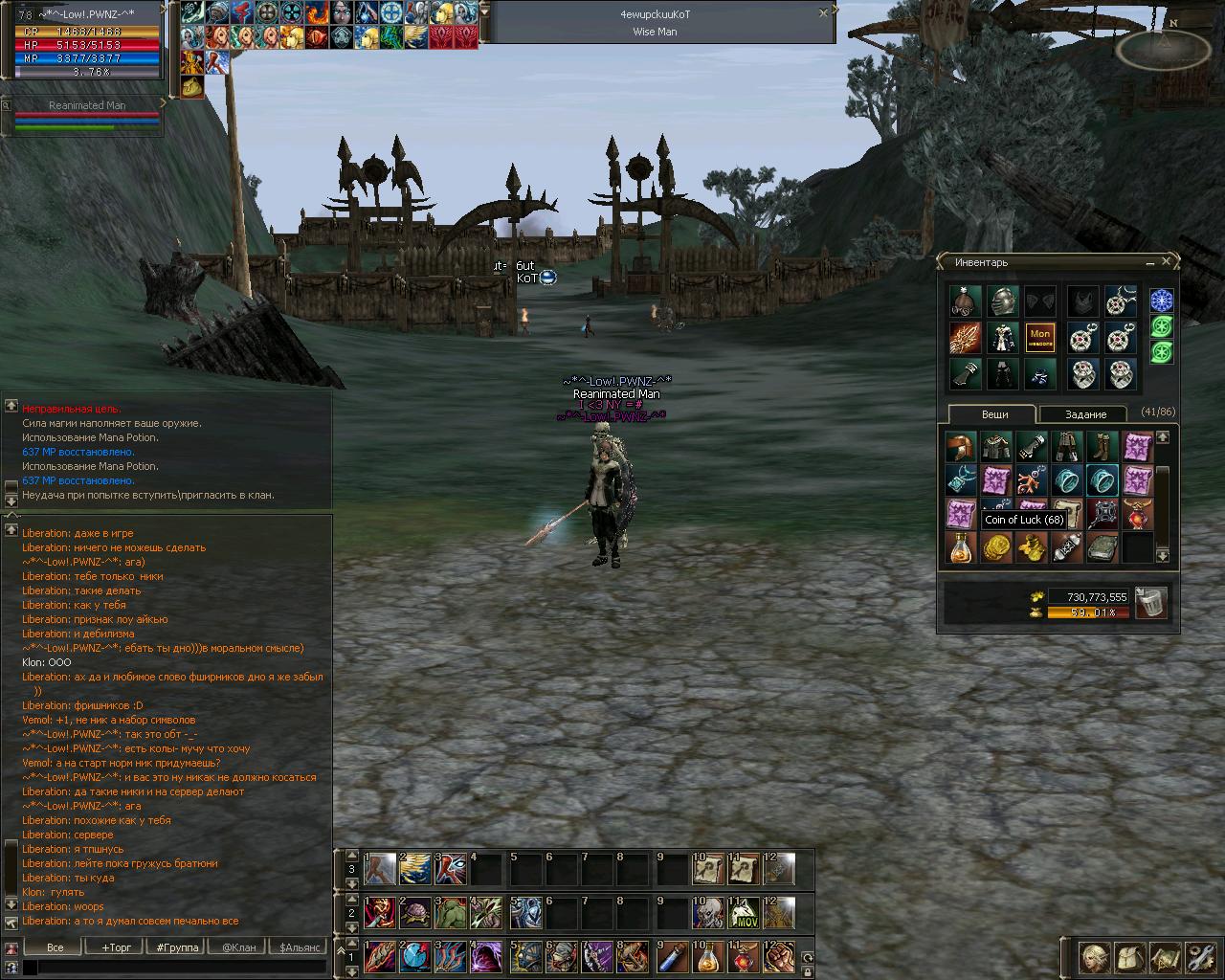Click the trash can delete button
The height and width of the screenshot is (980, 1225).
pos(1151,603)
